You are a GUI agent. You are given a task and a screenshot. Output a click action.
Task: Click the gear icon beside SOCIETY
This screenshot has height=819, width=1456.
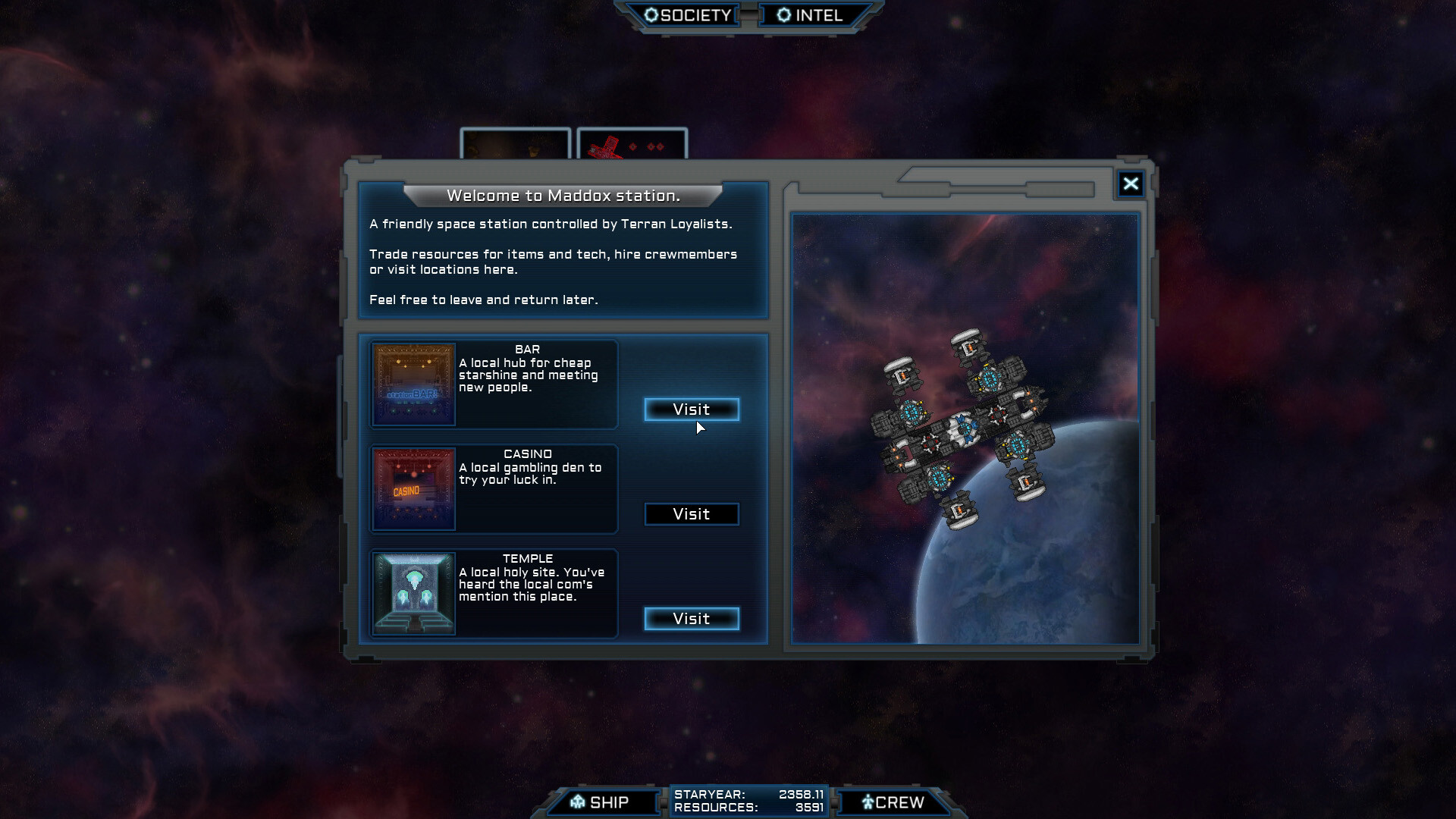pos(651,14)
